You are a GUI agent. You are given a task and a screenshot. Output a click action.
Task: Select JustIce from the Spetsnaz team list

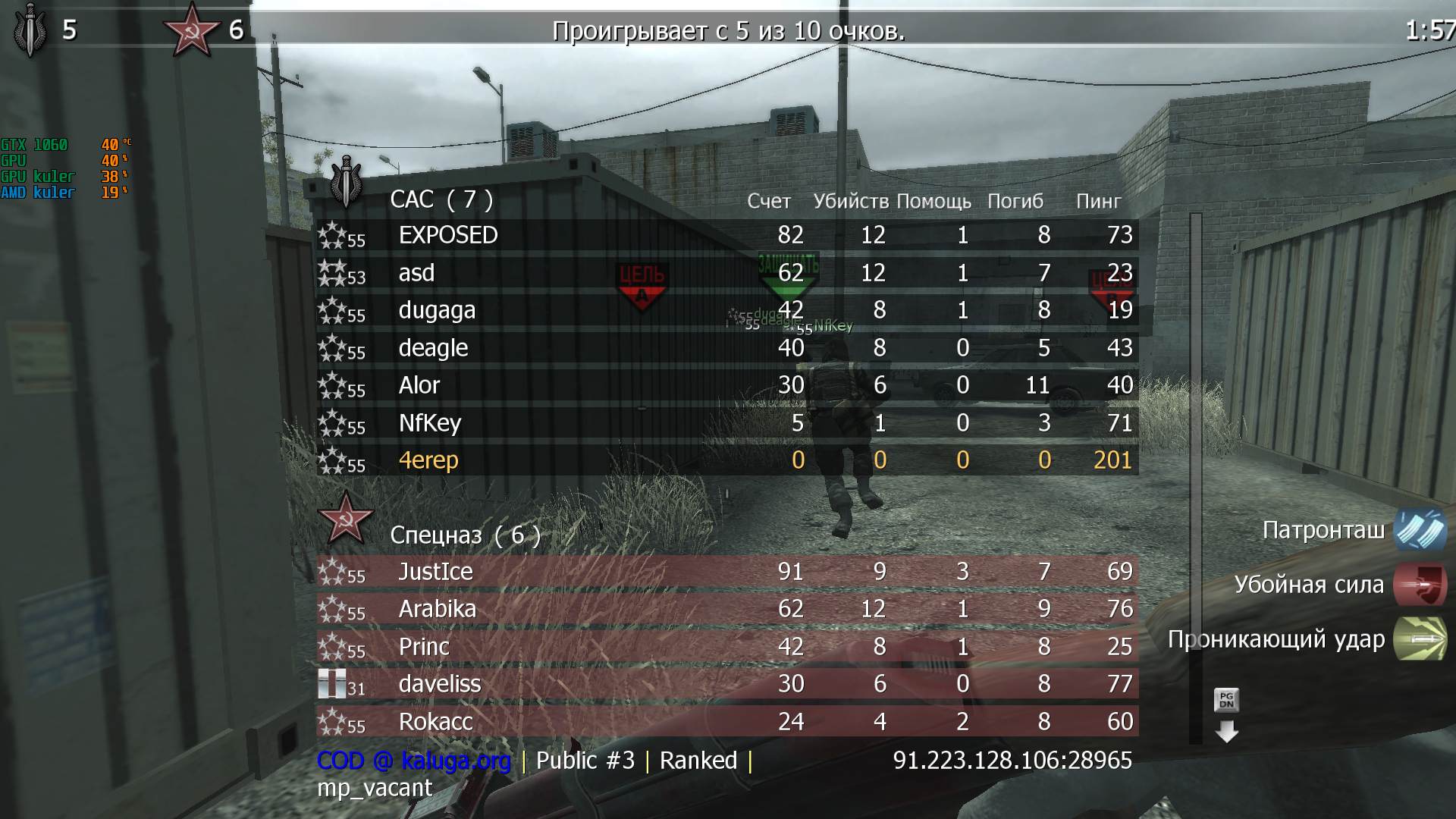tap(436, 572)
